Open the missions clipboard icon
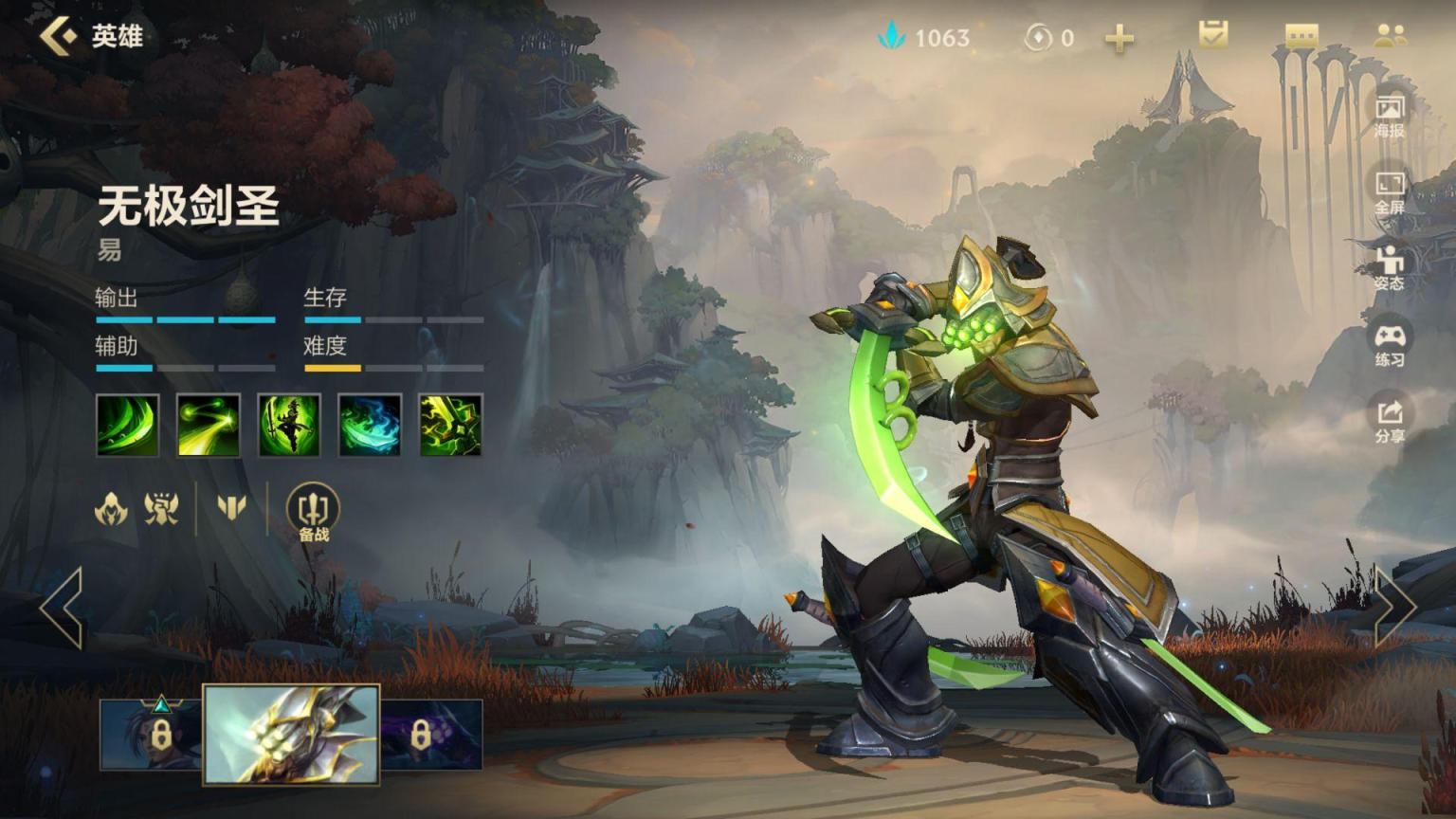1456x819 pixels. click(x=1212, y=36)
